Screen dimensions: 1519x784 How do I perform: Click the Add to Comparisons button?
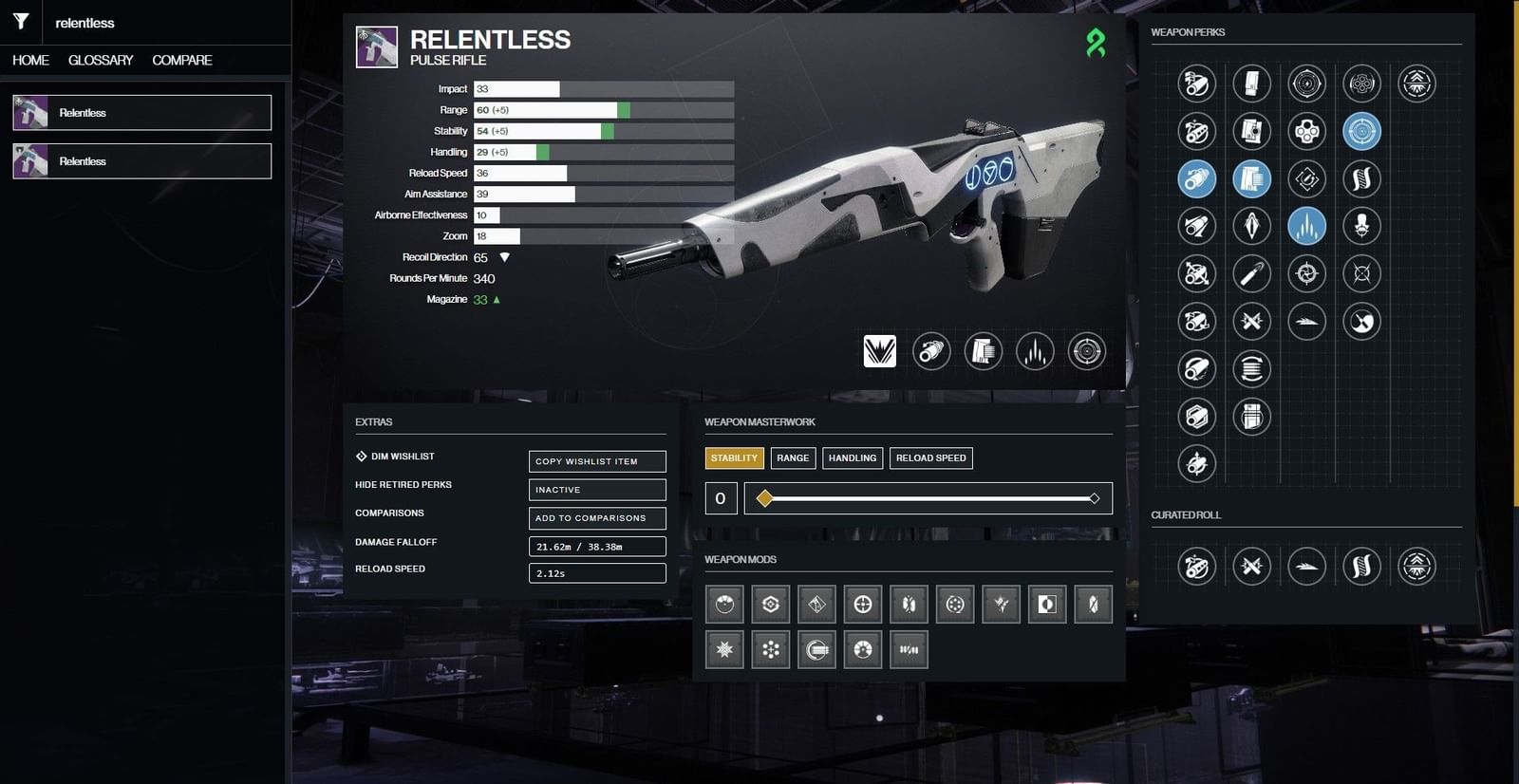[x=596, y=518]
